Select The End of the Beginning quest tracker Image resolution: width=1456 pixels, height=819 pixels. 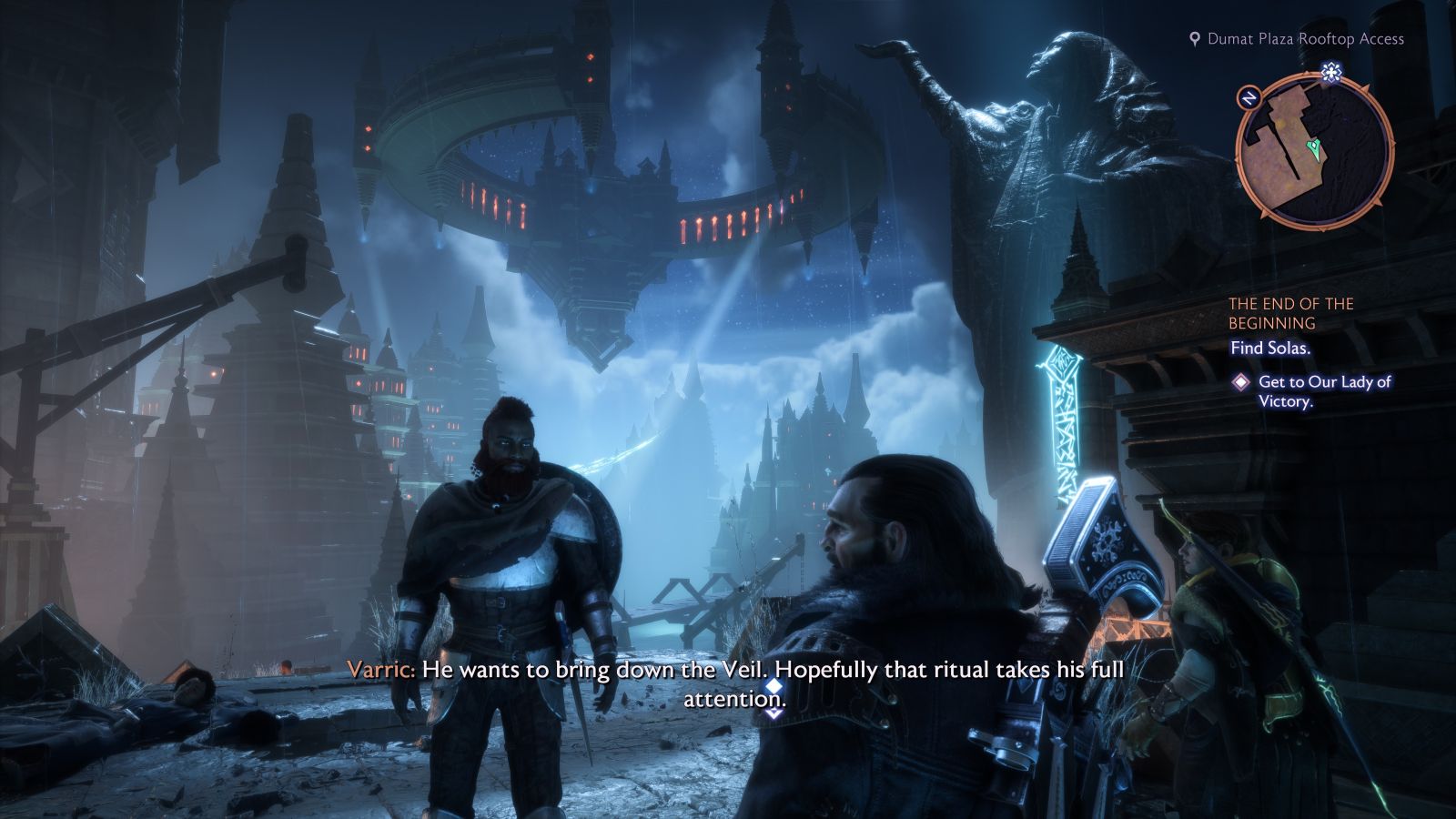click(x=1290, y=313)
